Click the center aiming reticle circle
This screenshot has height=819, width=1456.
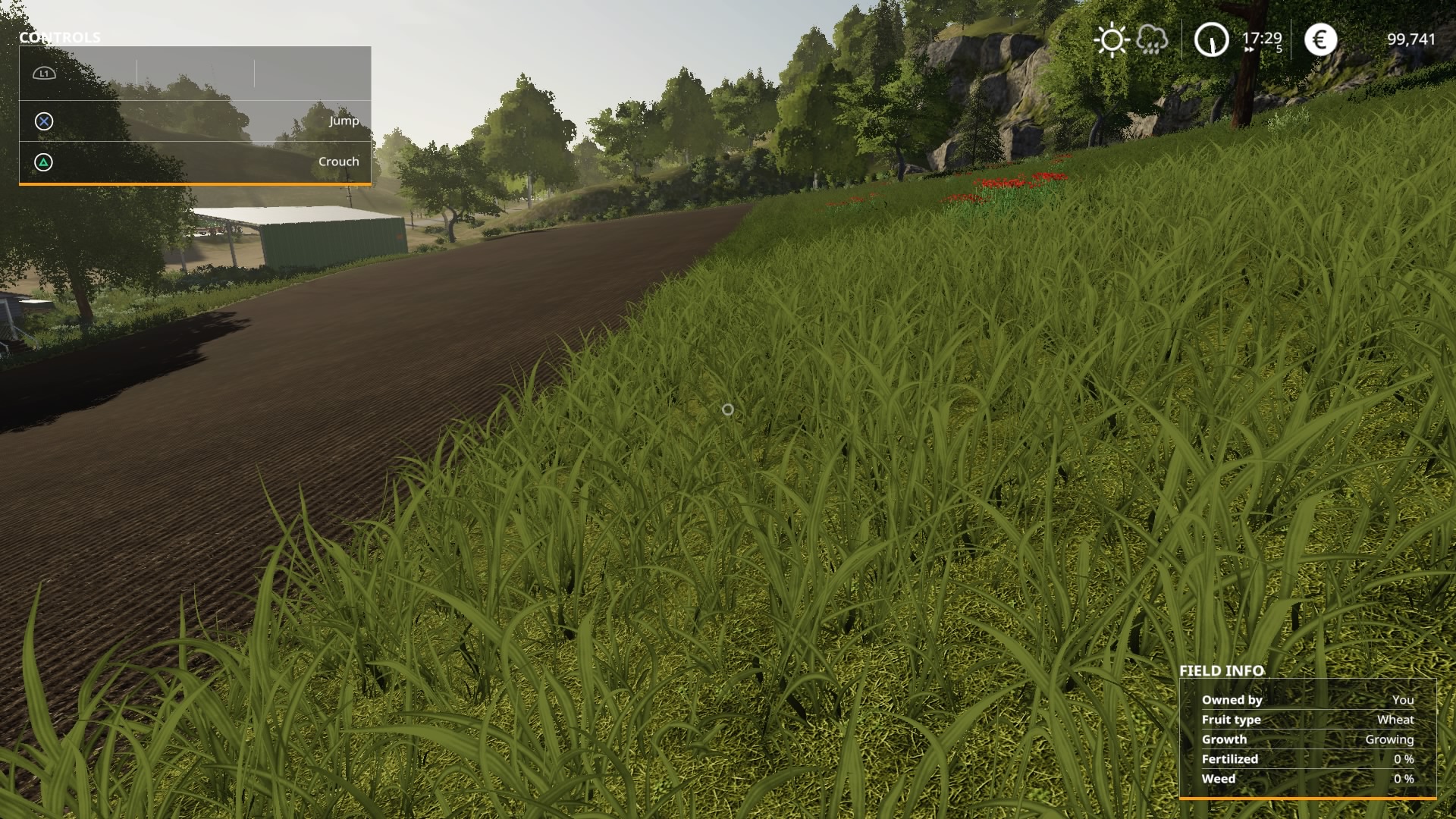(x=729, y=409)
